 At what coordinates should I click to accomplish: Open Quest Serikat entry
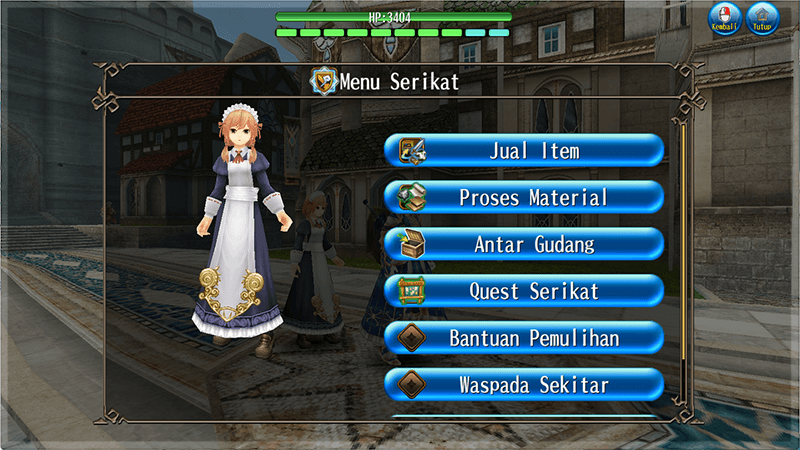(x=524, y=291)
